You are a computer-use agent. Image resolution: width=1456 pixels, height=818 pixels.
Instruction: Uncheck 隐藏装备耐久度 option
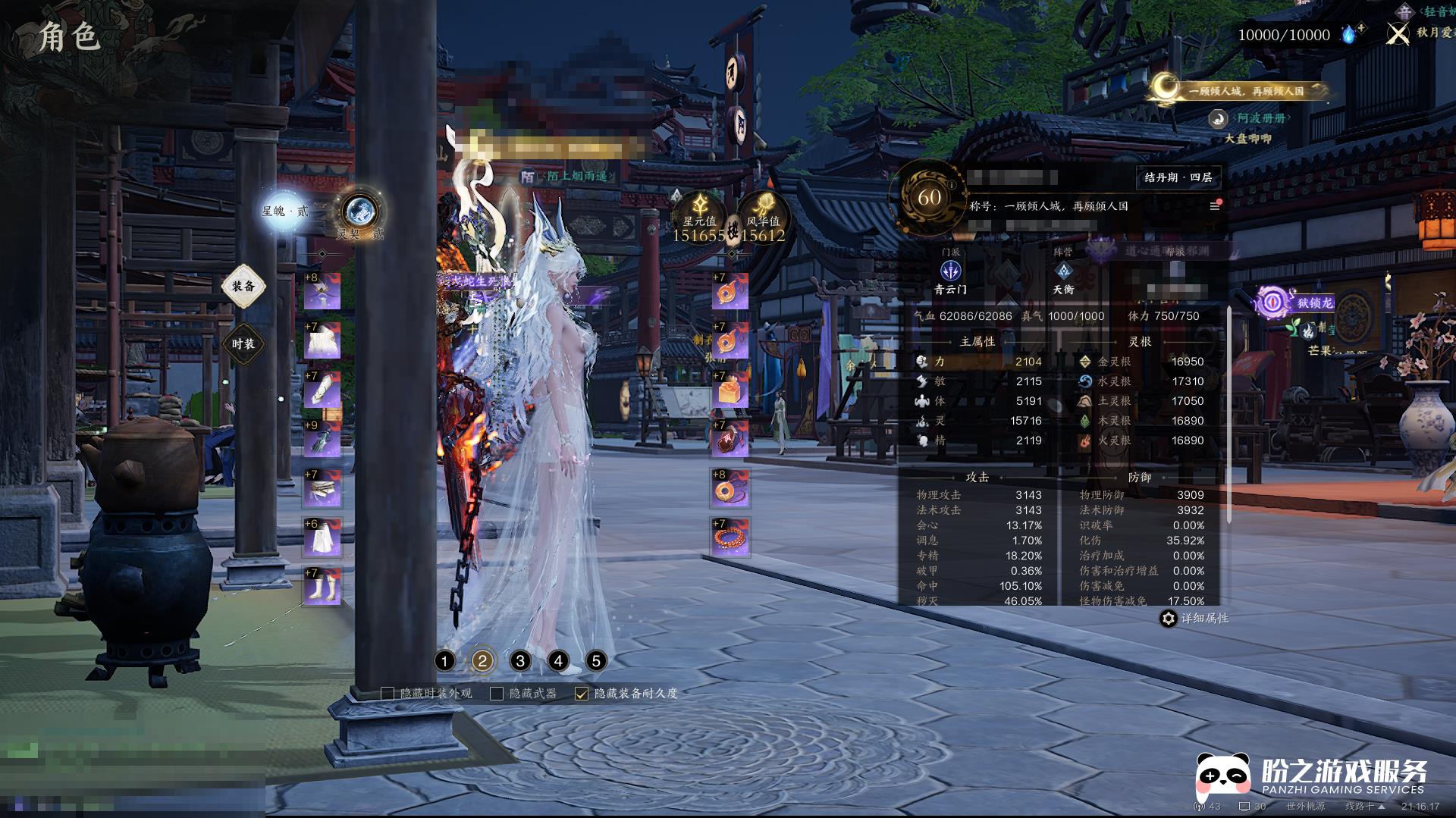click(582, 694)
